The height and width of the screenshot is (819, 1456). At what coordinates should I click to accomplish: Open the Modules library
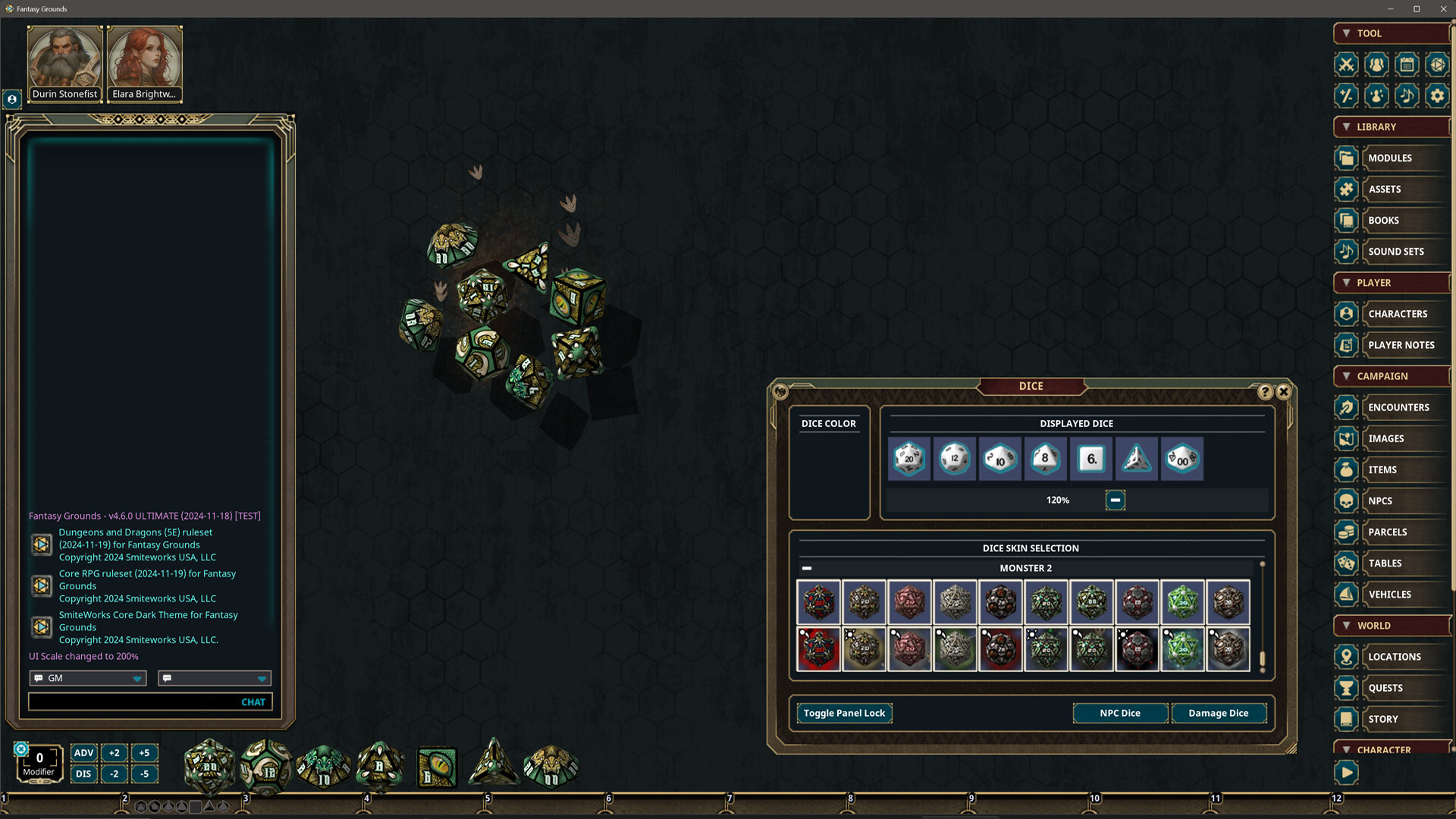[1389, 158]
